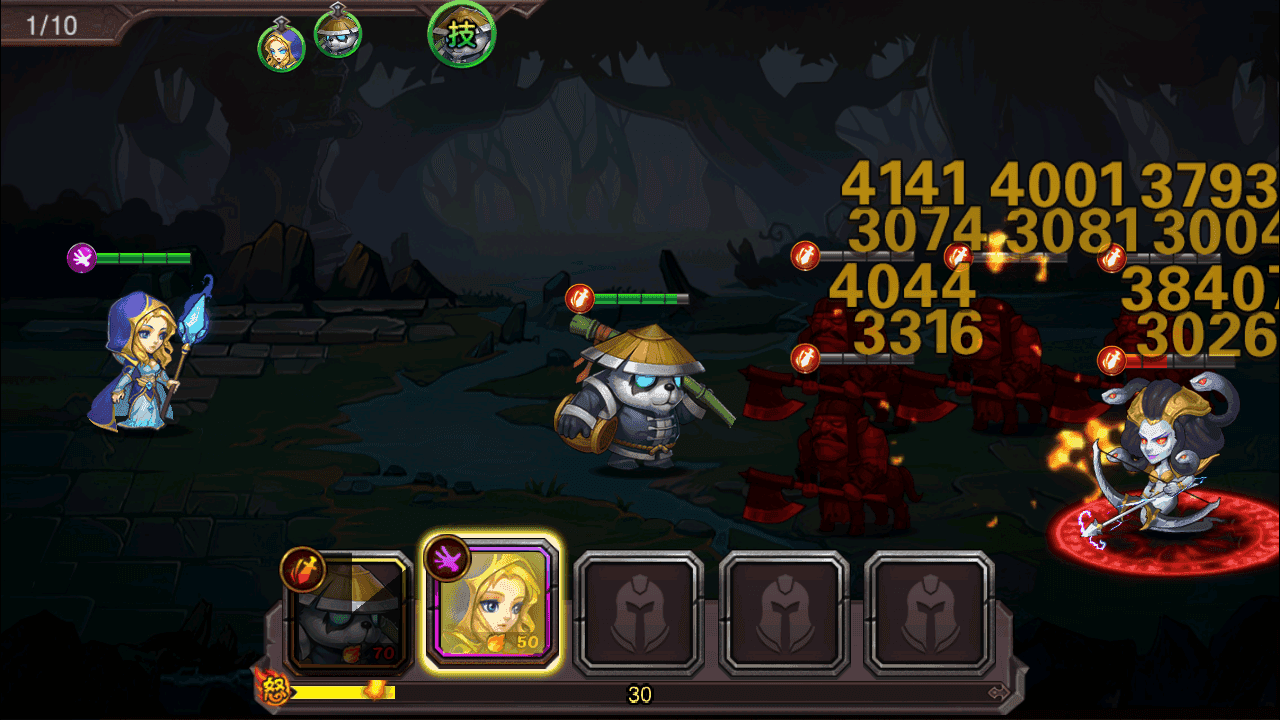The width and height of the screenshot is (1280, 720).
Task: Click the small panda turn-order portrait
Action: click(x=338, y=33)
